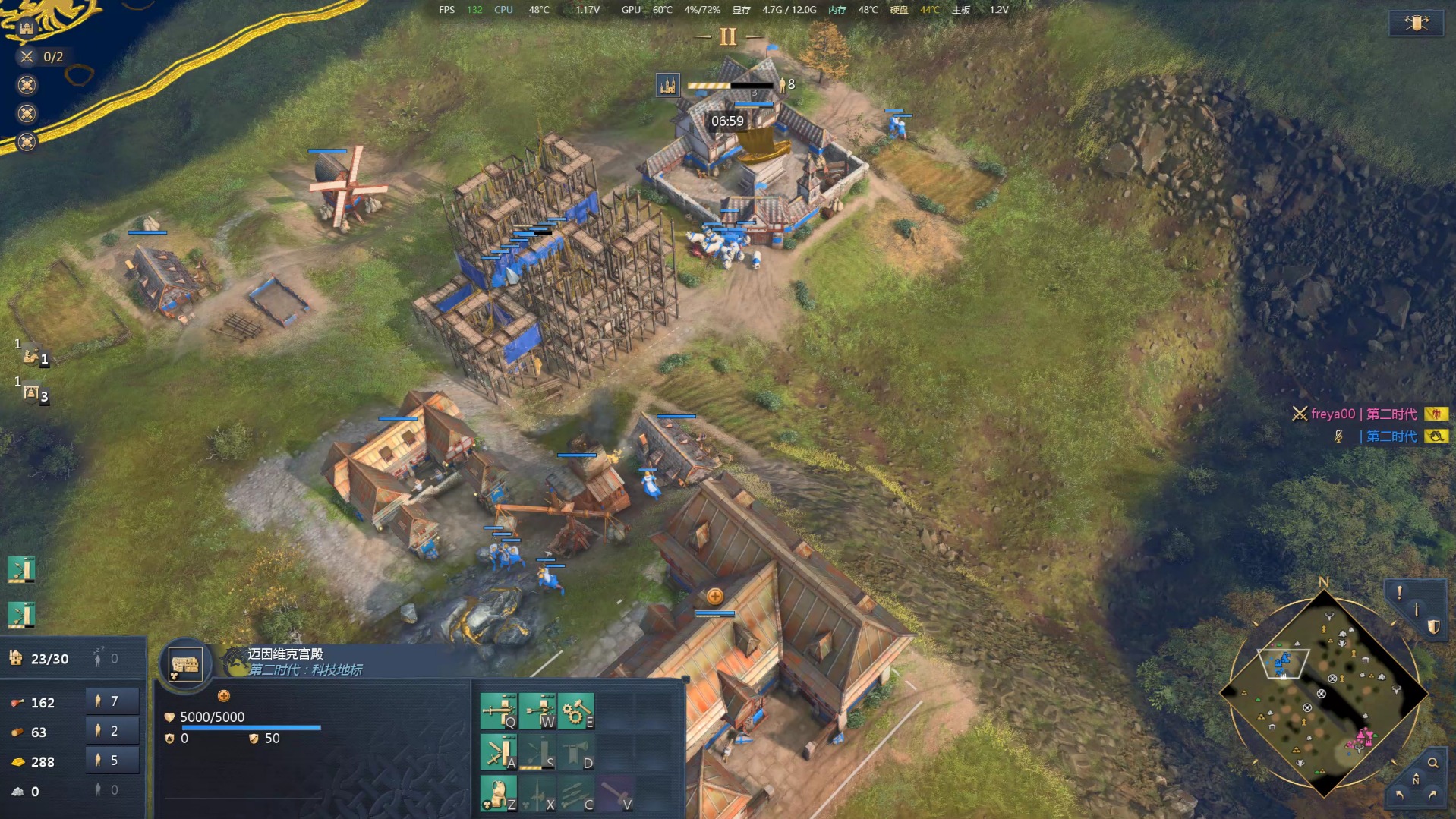This screenshot has height=819, width=1456.
Task: Select the sword attack signal button
Action: tap(1417, 609)
